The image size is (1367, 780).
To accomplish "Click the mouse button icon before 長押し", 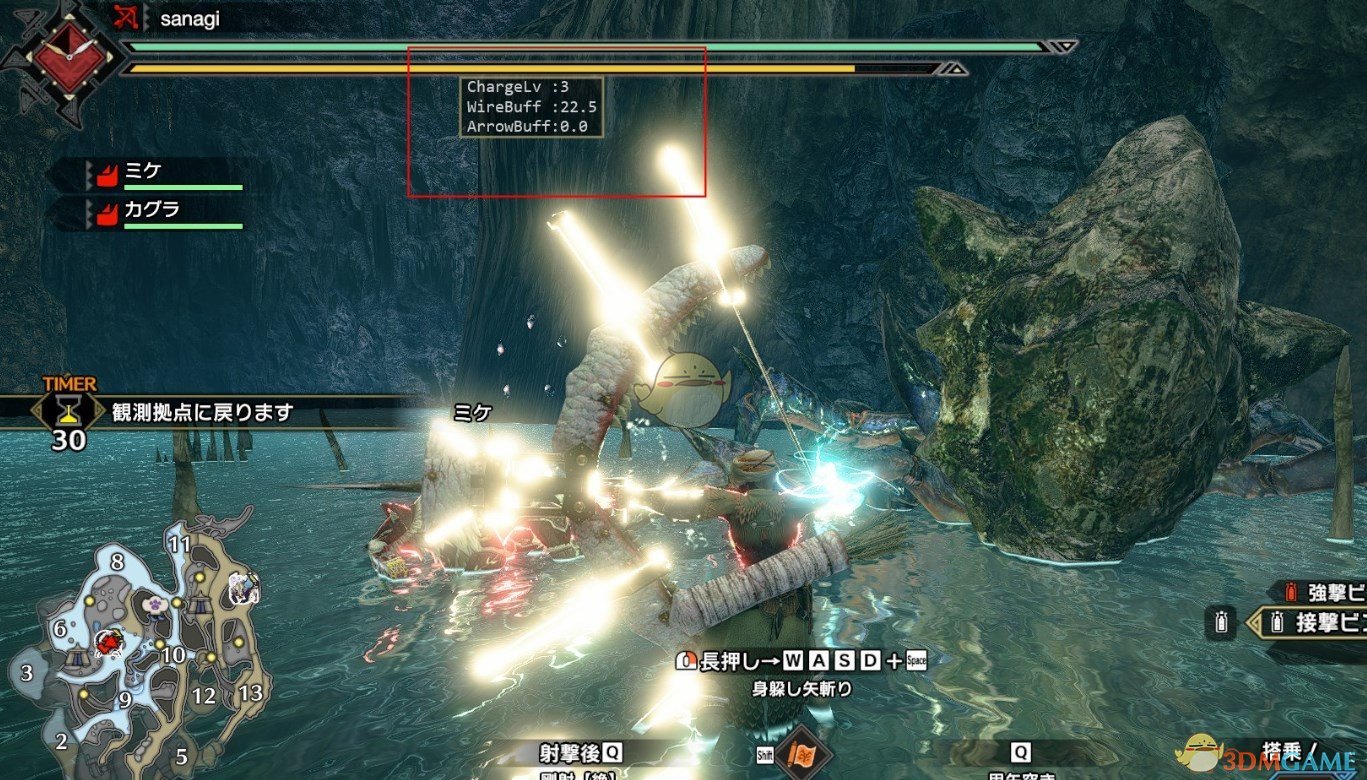I will click(x=686, y=661).
